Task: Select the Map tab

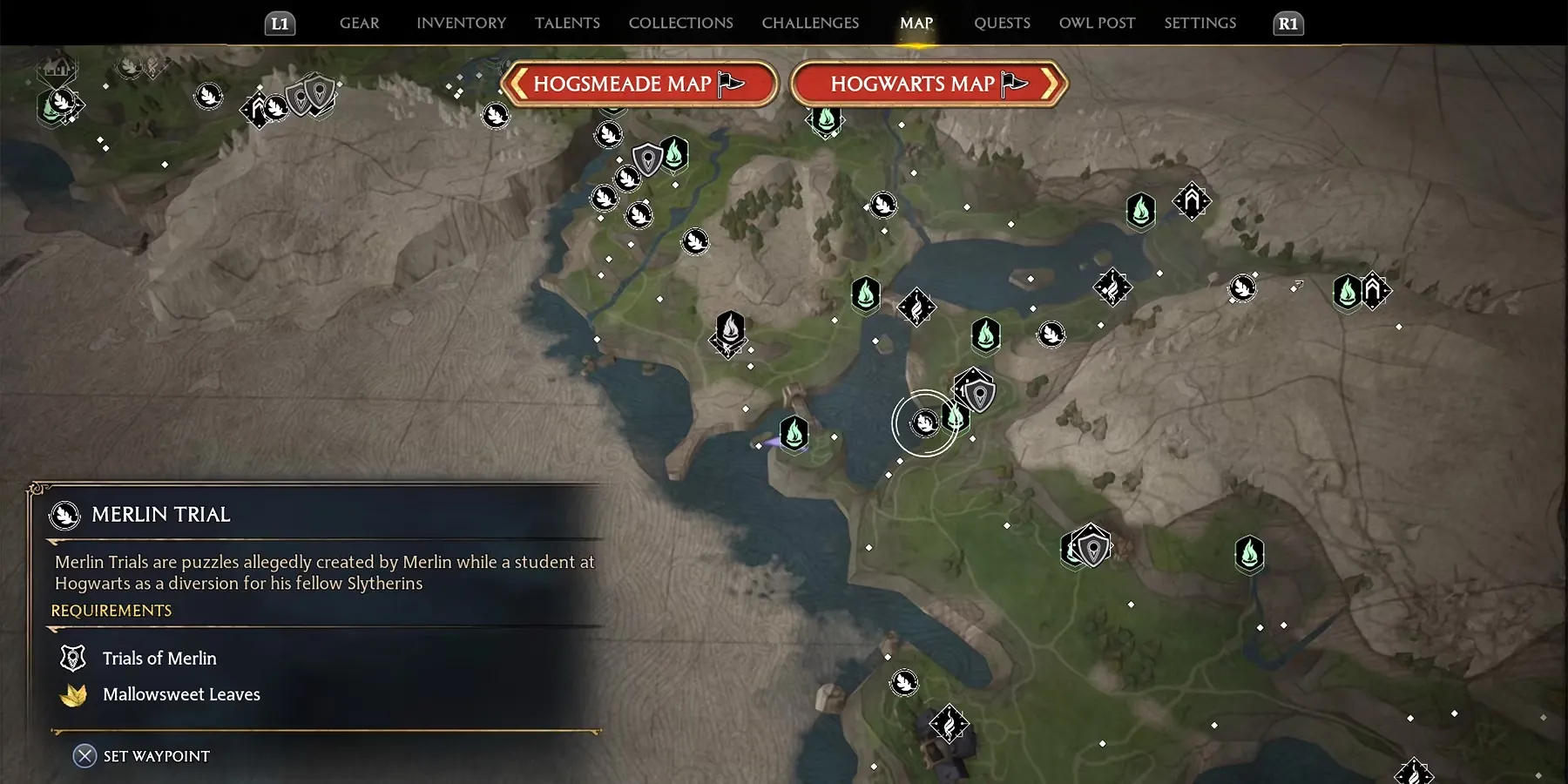Action: pyautogui.click(x=916, y=24)
